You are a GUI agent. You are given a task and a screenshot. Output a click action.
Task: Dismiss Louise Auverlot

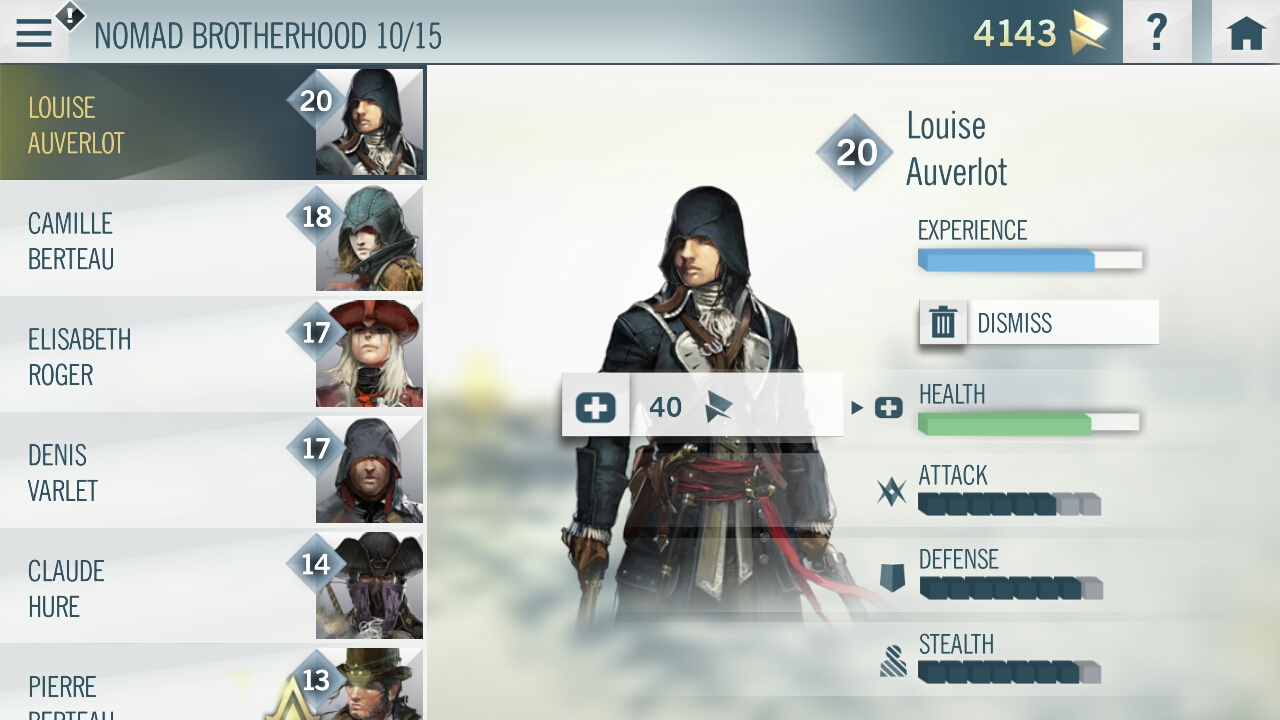1038,323
